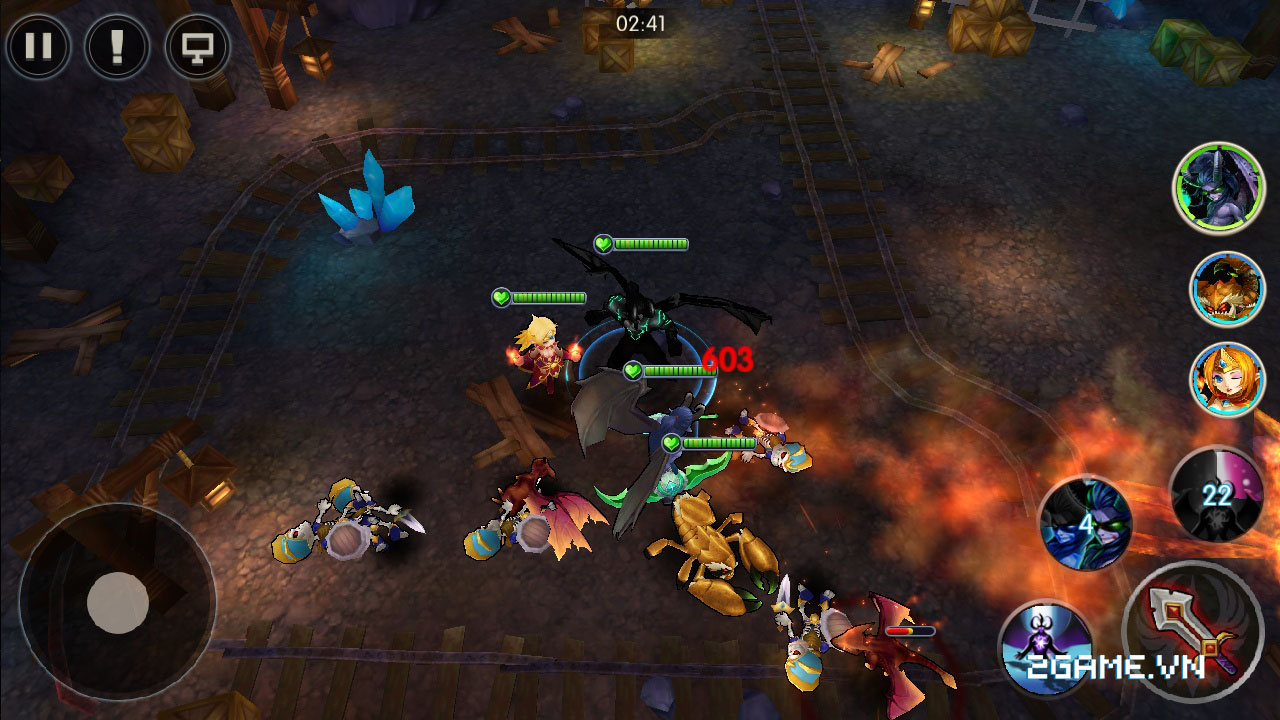Image resolution: width=1280 pixels, height=720 pixels.
Task: Tap the exclamation mark button
Action: [117, 47]
